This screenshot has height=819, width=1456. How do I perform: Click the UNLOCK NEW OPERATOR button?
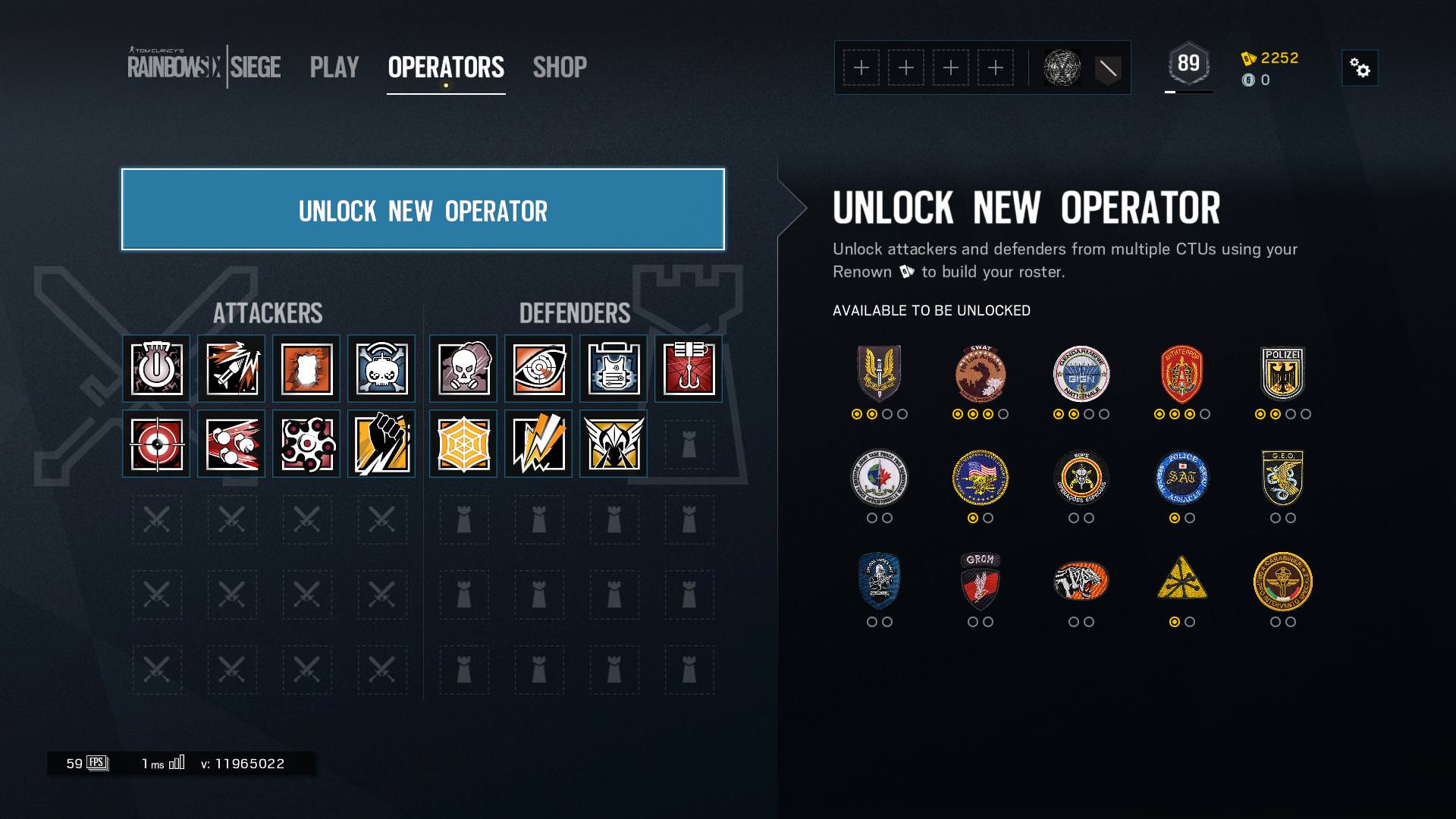pos(422,209)
